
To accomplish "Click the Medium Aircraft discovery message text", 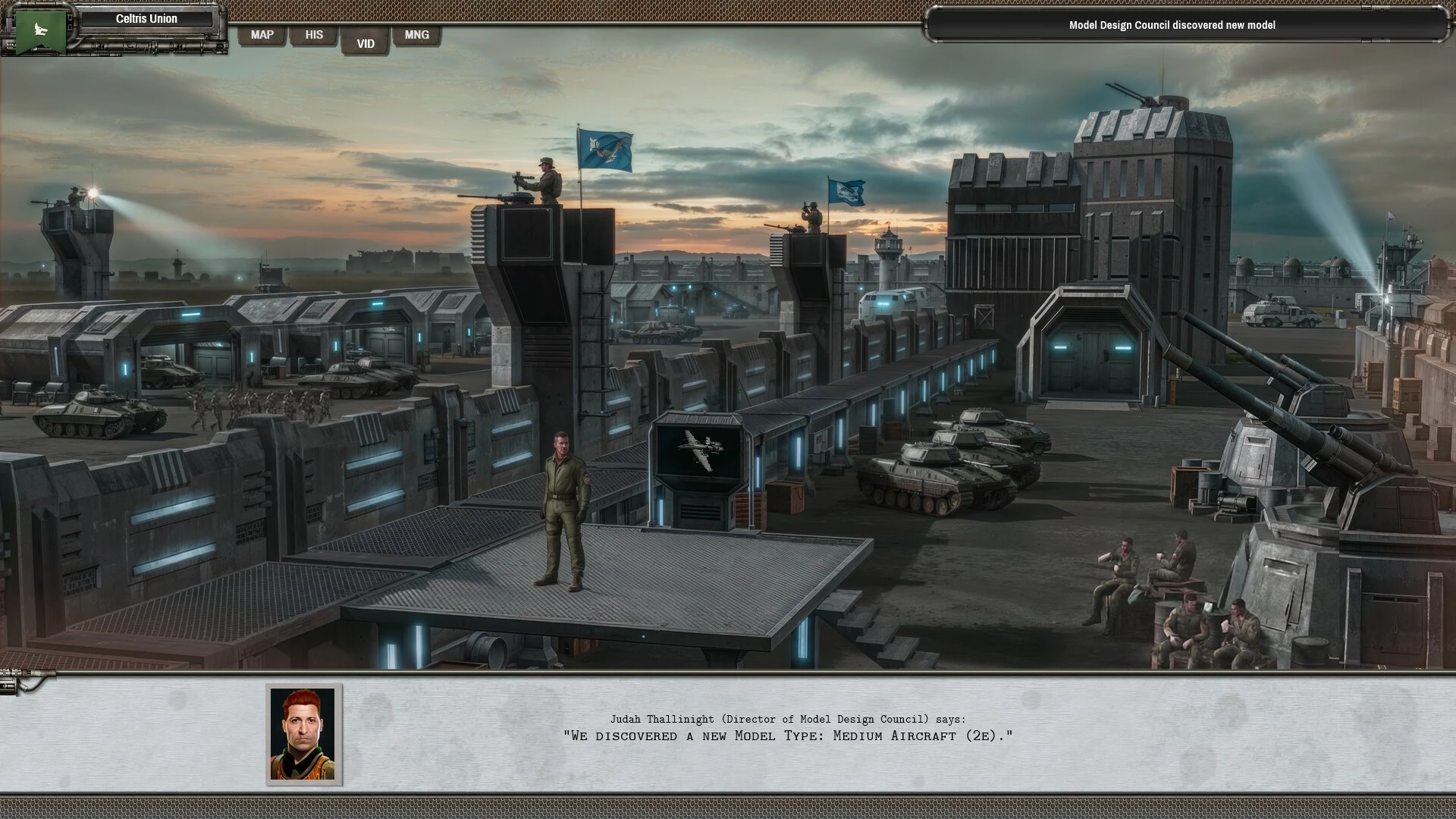I will (x=788, y=736).
